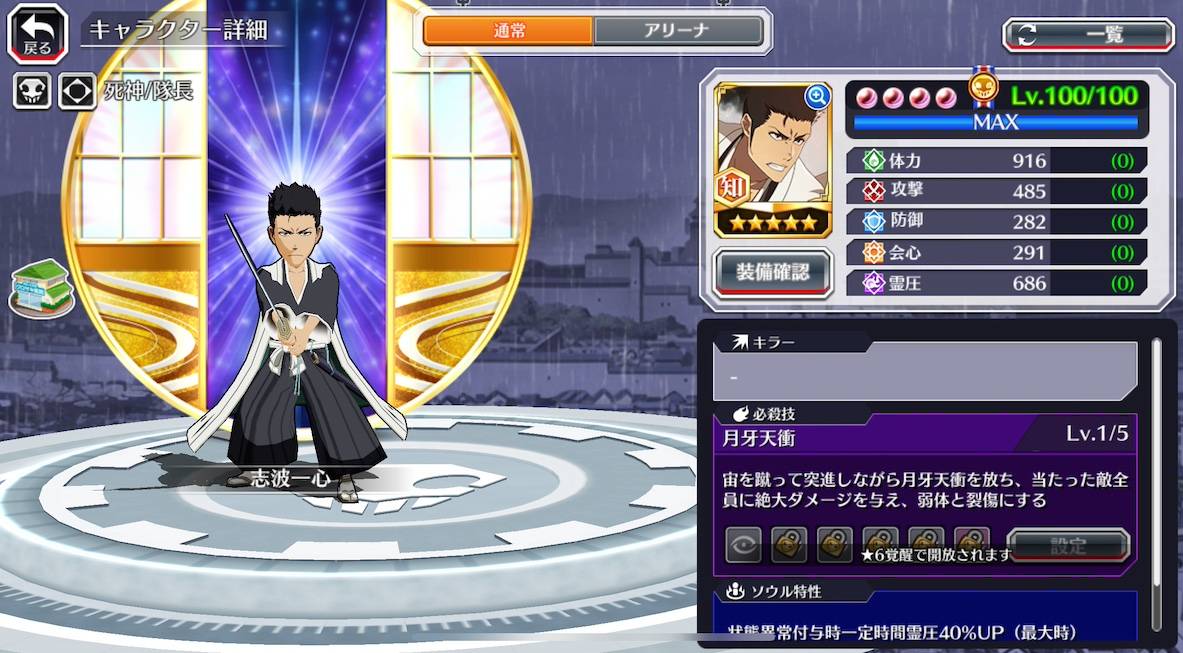The width and height of the screenshot is (1183, 653).
Task: Click the target affiliation icon beside 死神/隊長
Action: click(77, 91)
